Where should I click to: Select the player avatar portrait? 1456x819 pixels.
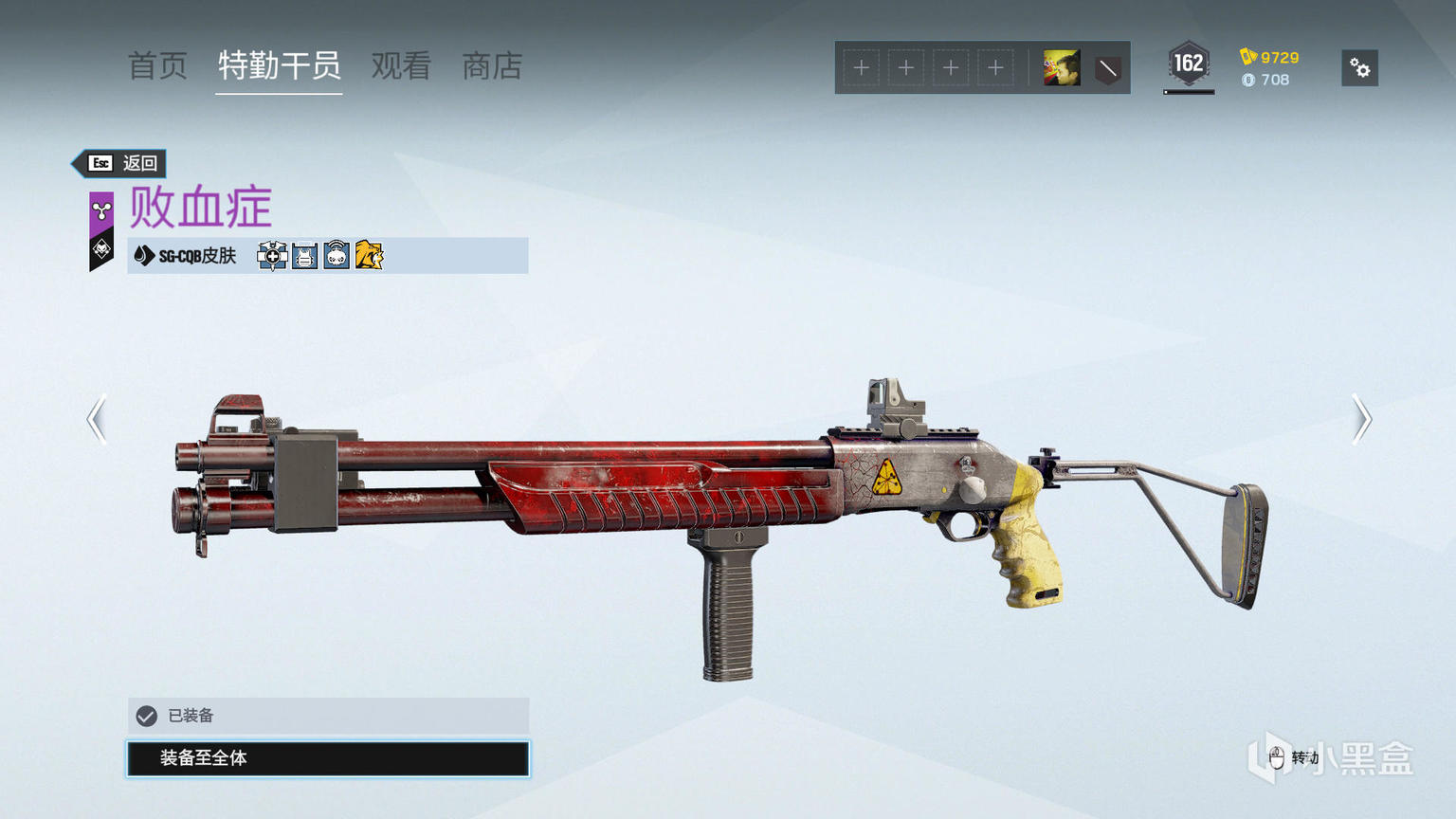[1061, 68]
